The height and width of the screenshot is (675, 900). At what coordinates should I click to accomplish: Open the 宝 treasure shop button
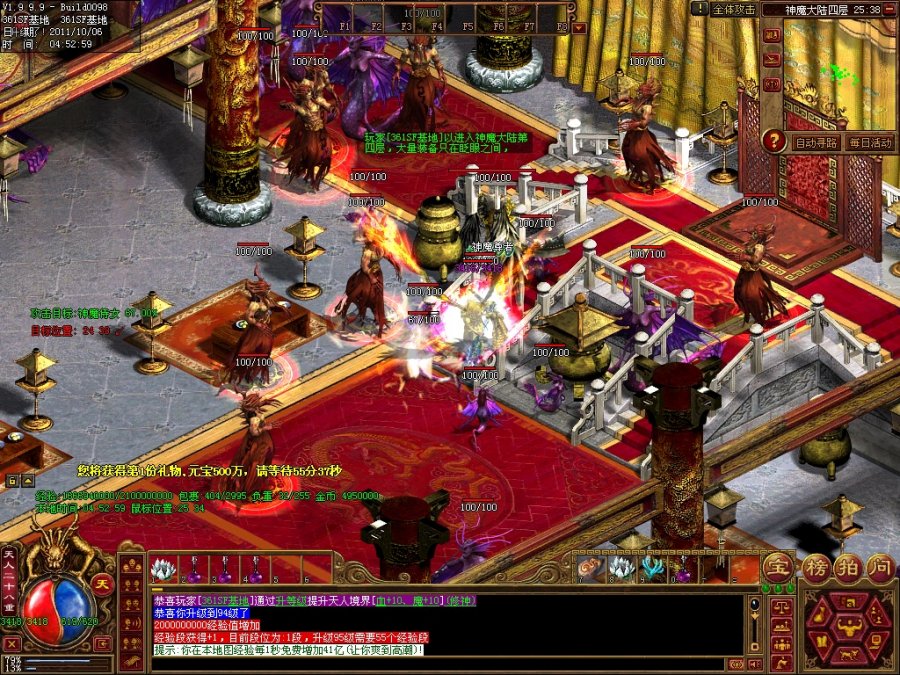(x=778, y=569)
